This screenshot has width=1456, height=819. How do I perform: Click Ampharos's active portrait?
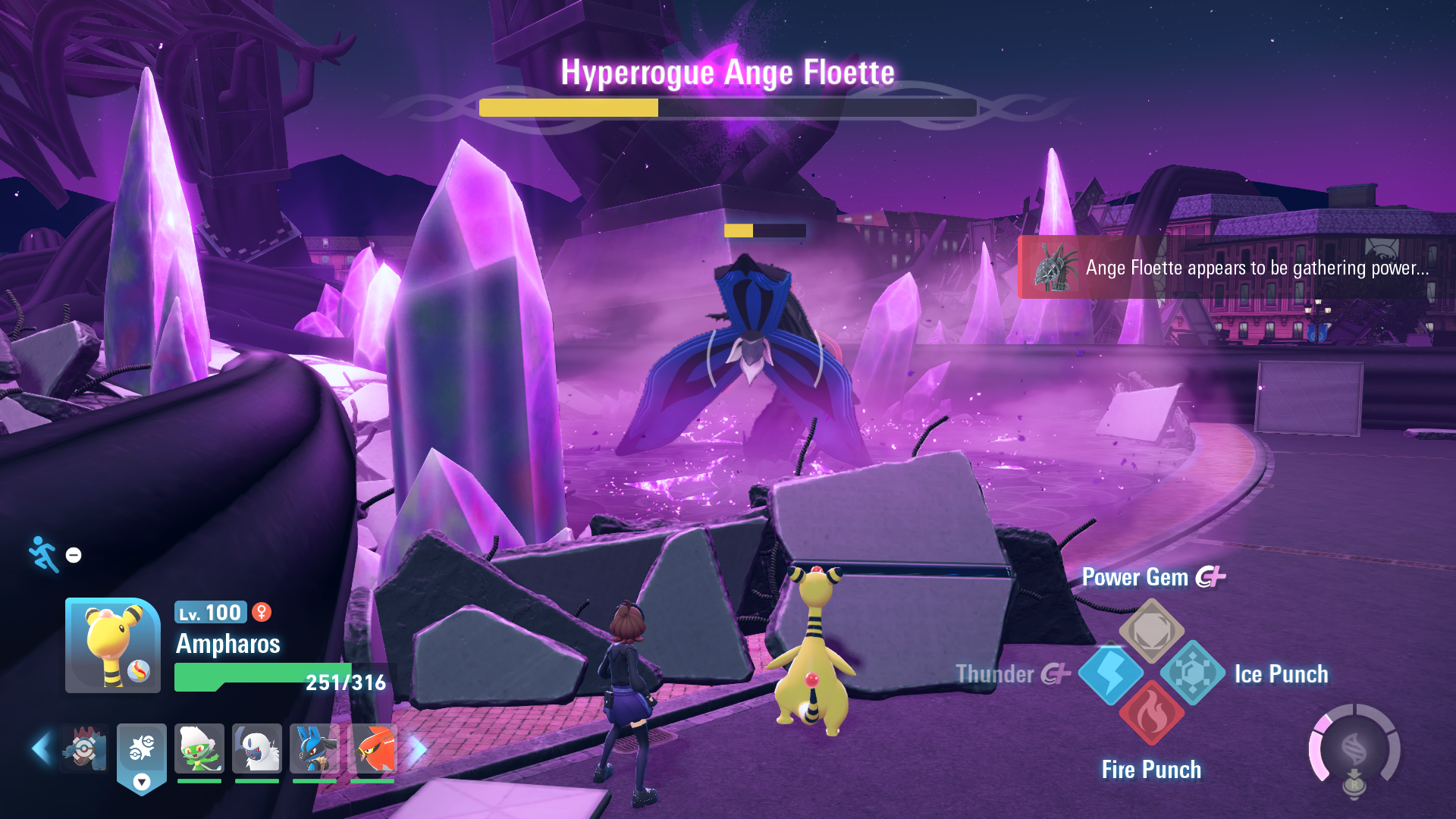(113, 645)
